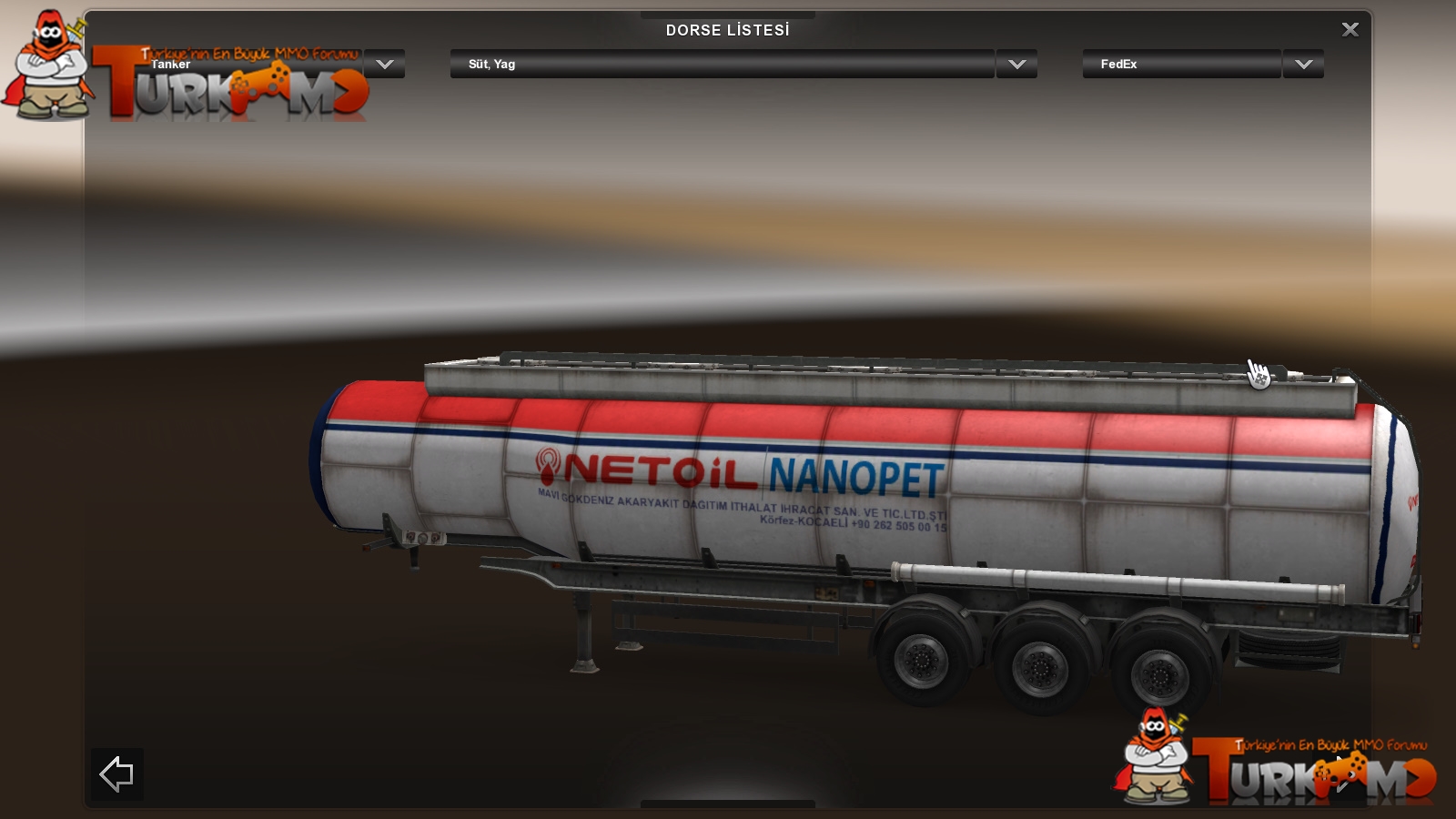Image resolution: width=1456 pixels, height=819 pixels.
Task: Expand the Süt, Yag cargo dropdown
Action: pyautogui.click(x=1016, y=65)
